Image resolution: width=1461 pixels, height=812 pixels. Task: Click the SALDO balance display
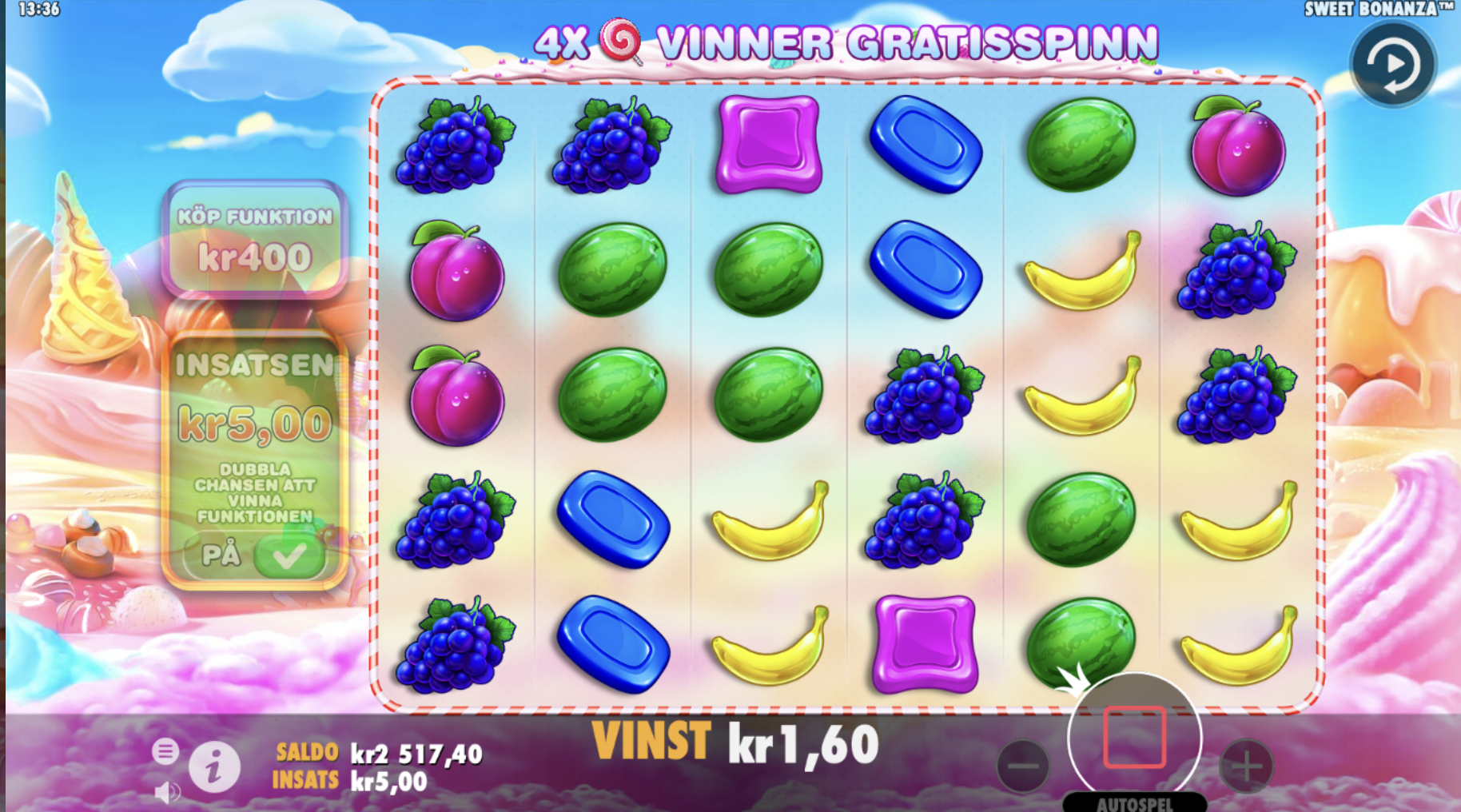coord(376,751)
